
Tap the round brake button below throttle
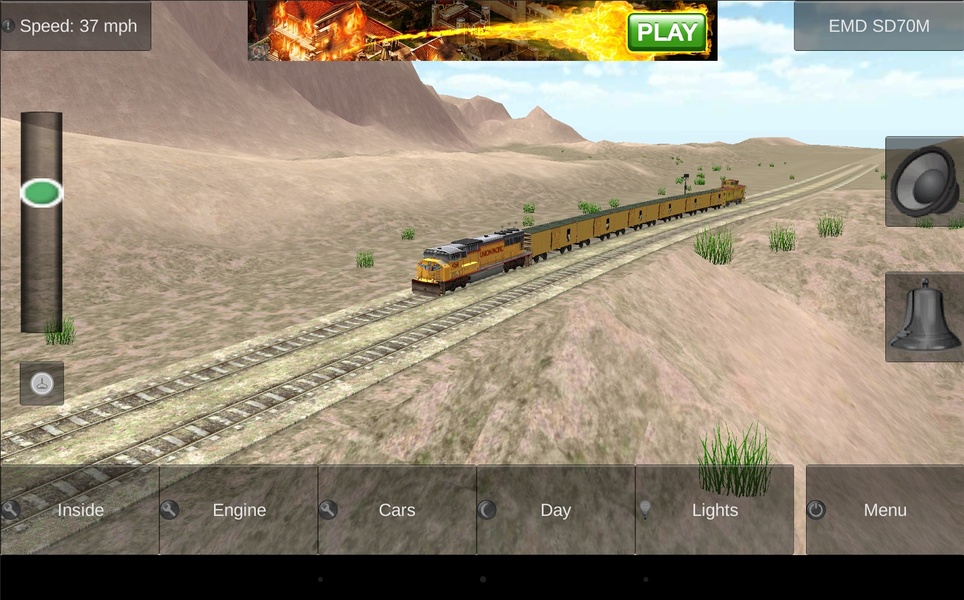(x=42, y=383)
